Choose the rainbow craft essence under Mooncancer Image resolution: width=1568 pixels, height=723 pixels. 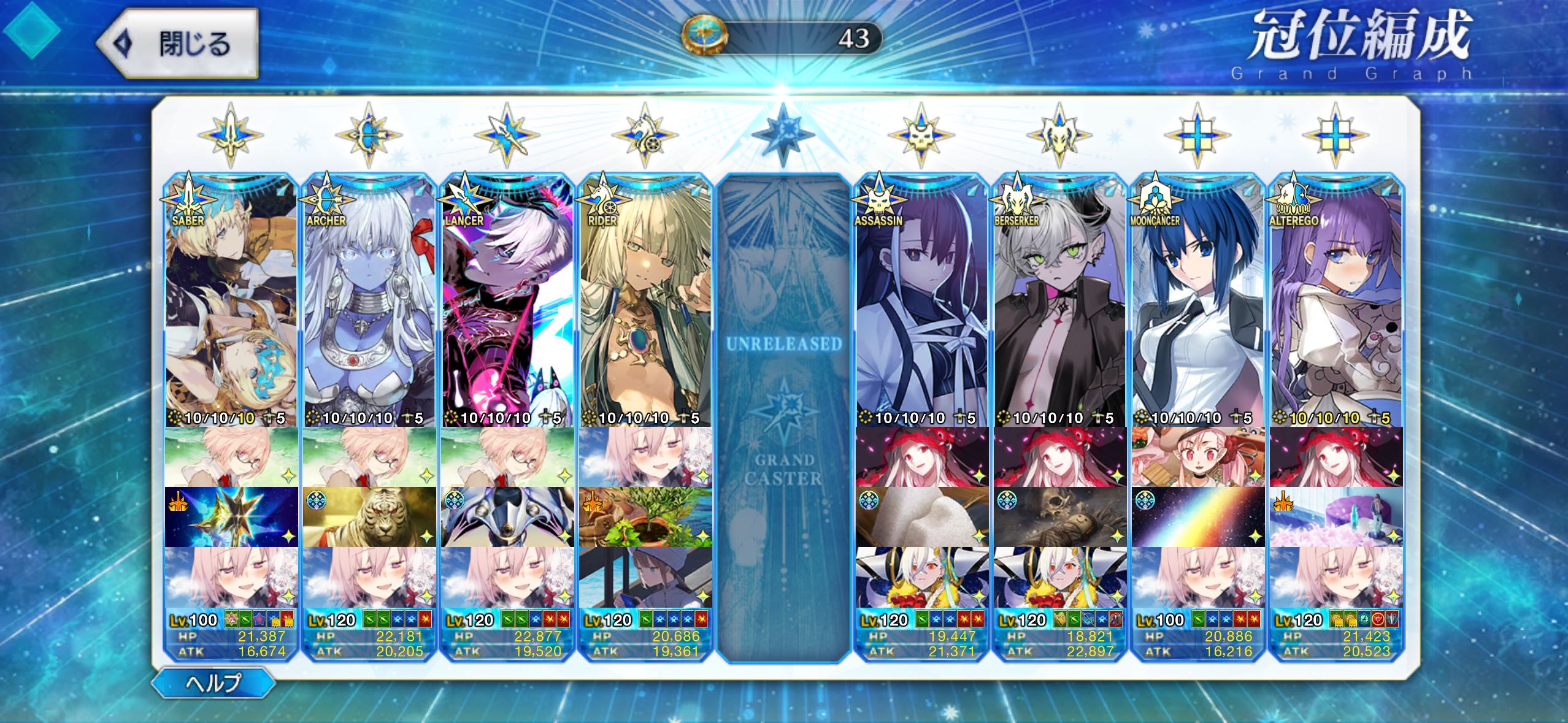tap(1197, 517)
